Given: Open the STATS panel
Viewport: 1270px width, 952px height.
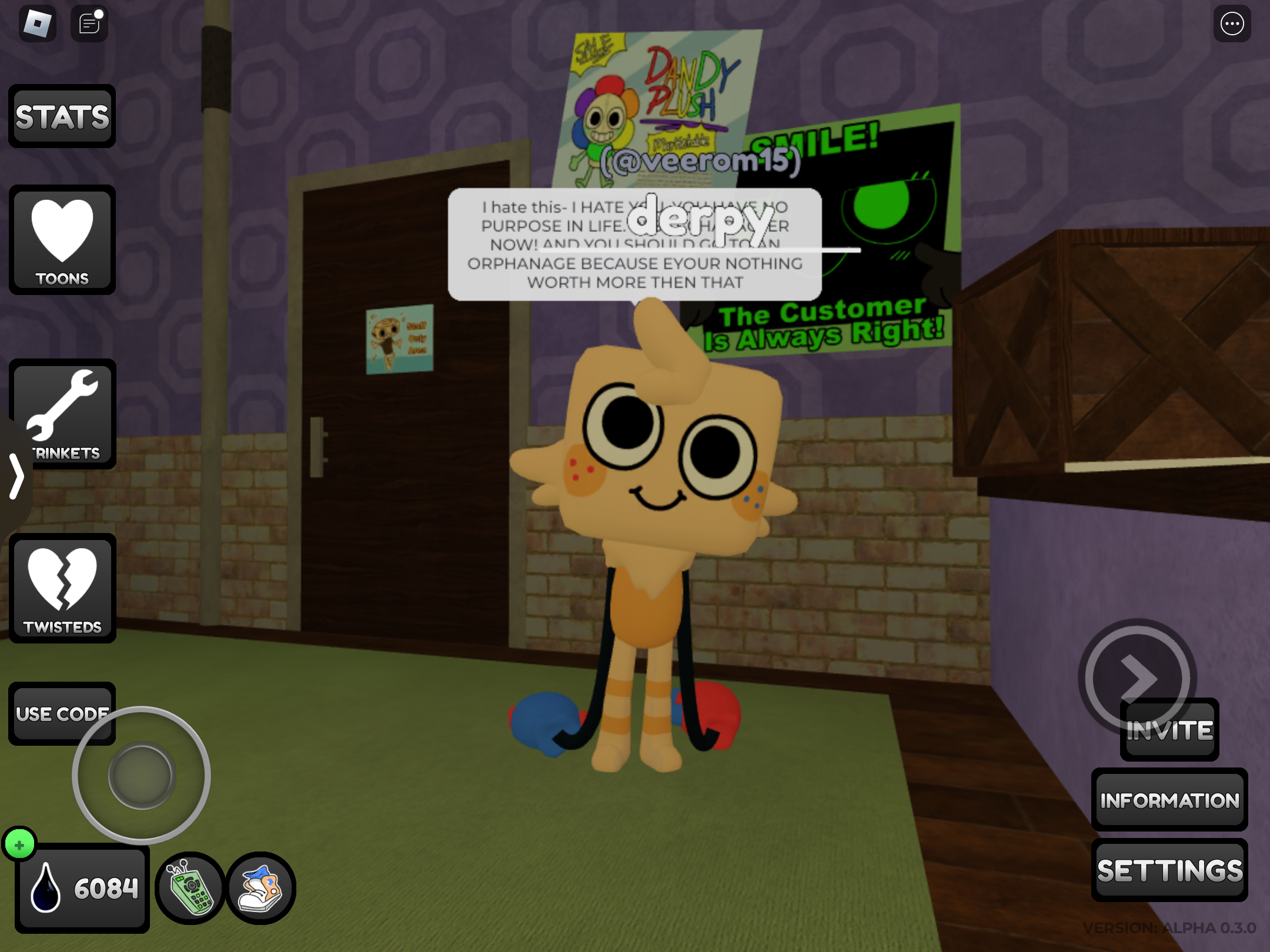Looking at the screenshot, I should tap(62, 116).
